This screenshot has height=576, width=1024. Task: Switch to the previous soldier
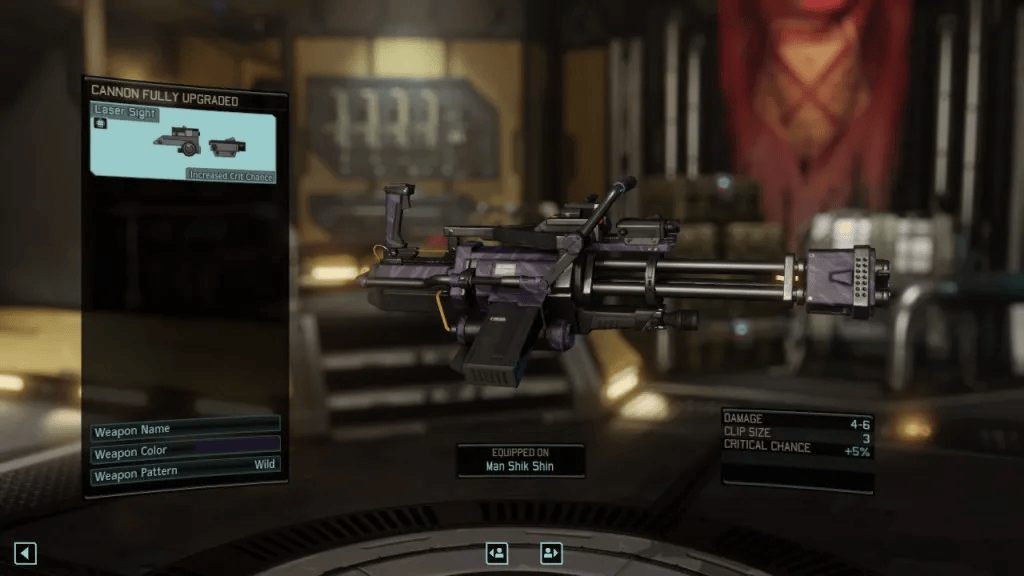tap(497, 553)
